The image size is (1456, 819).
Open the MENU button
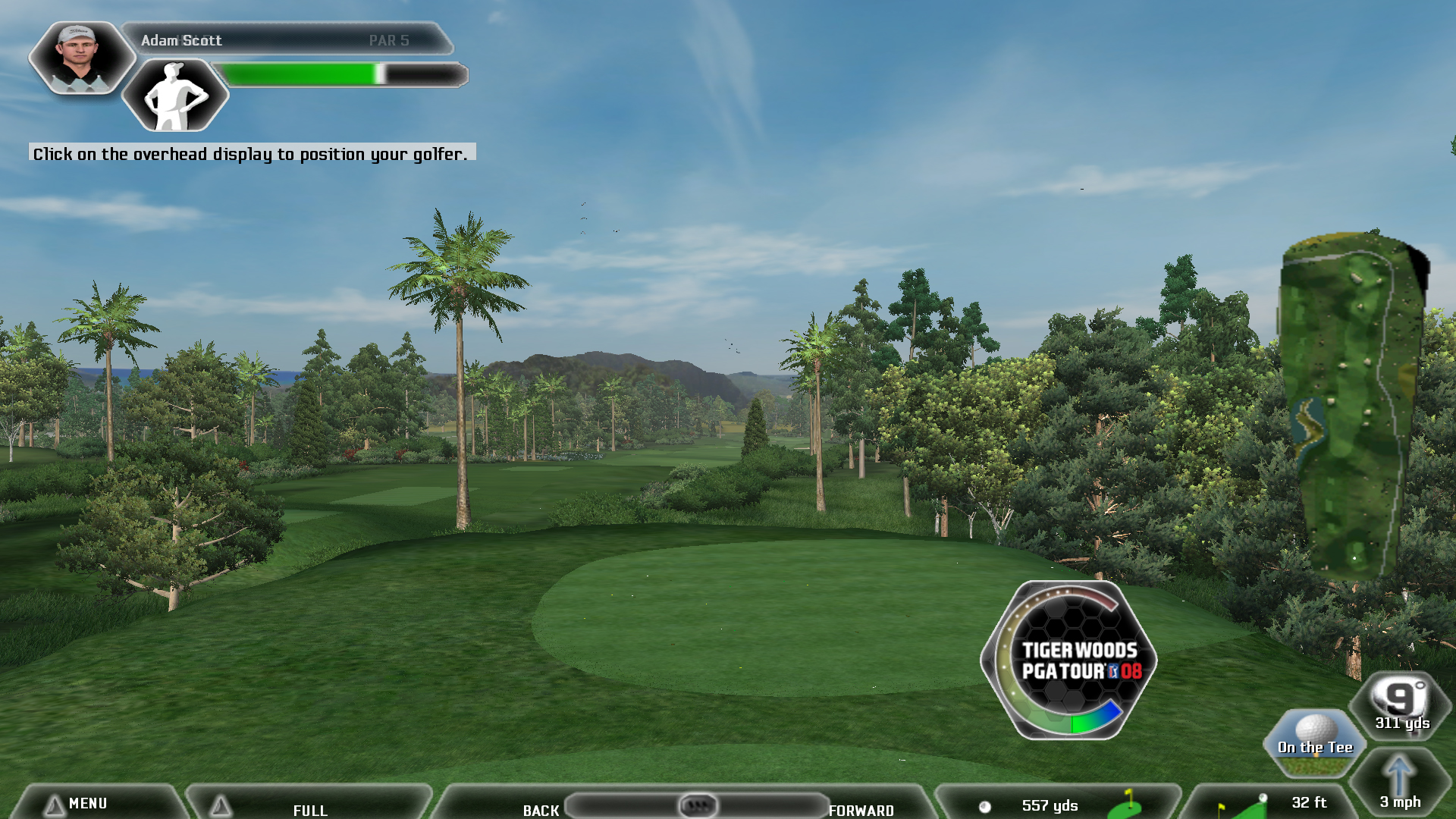[87, 803]
